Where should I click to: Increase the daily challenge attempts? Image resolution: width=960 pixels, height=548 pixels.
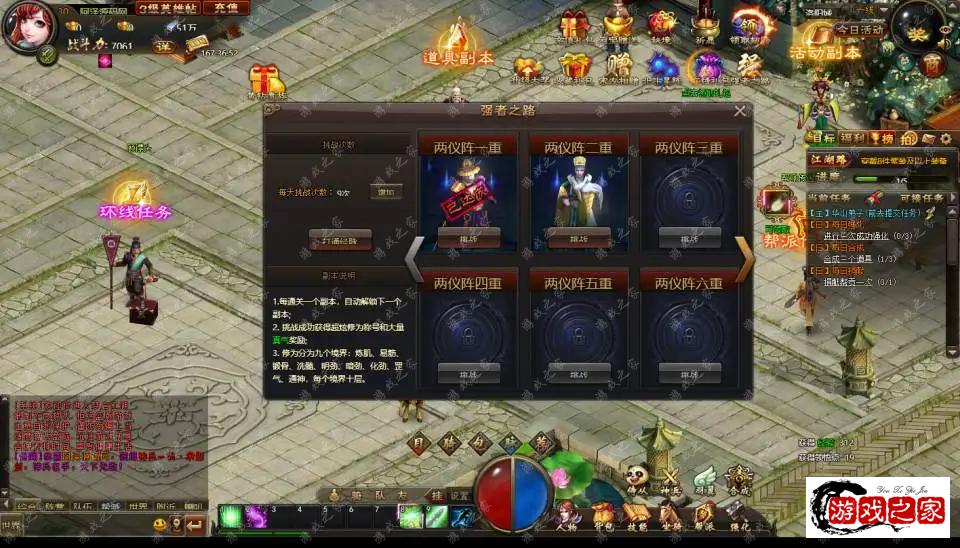pos(385,191)
